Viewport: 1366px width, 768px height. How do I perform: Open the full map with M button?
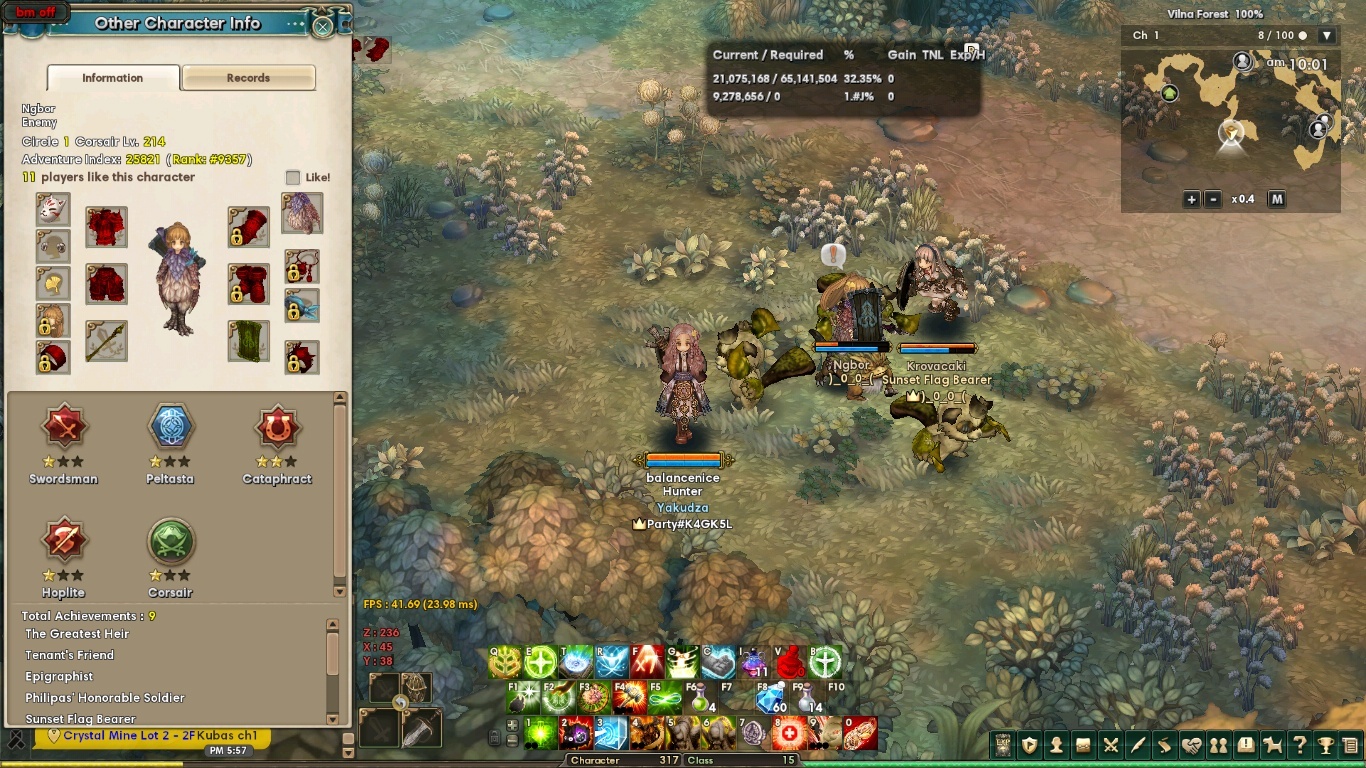pos(1276,199)
